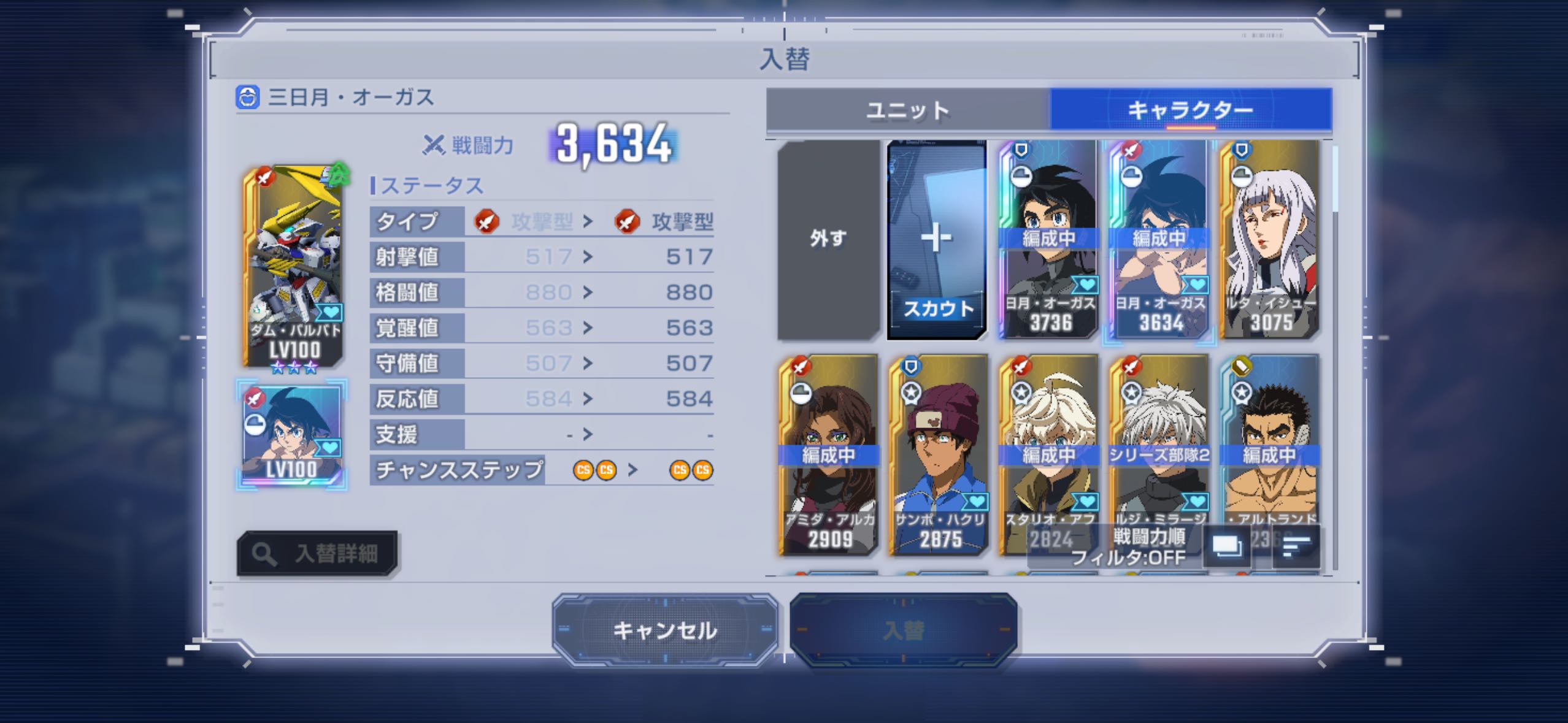Image resolution: width=1568 pixels, height=723 pixels.
Task: Switch to the ユニット tab
Action: [908, 110]
